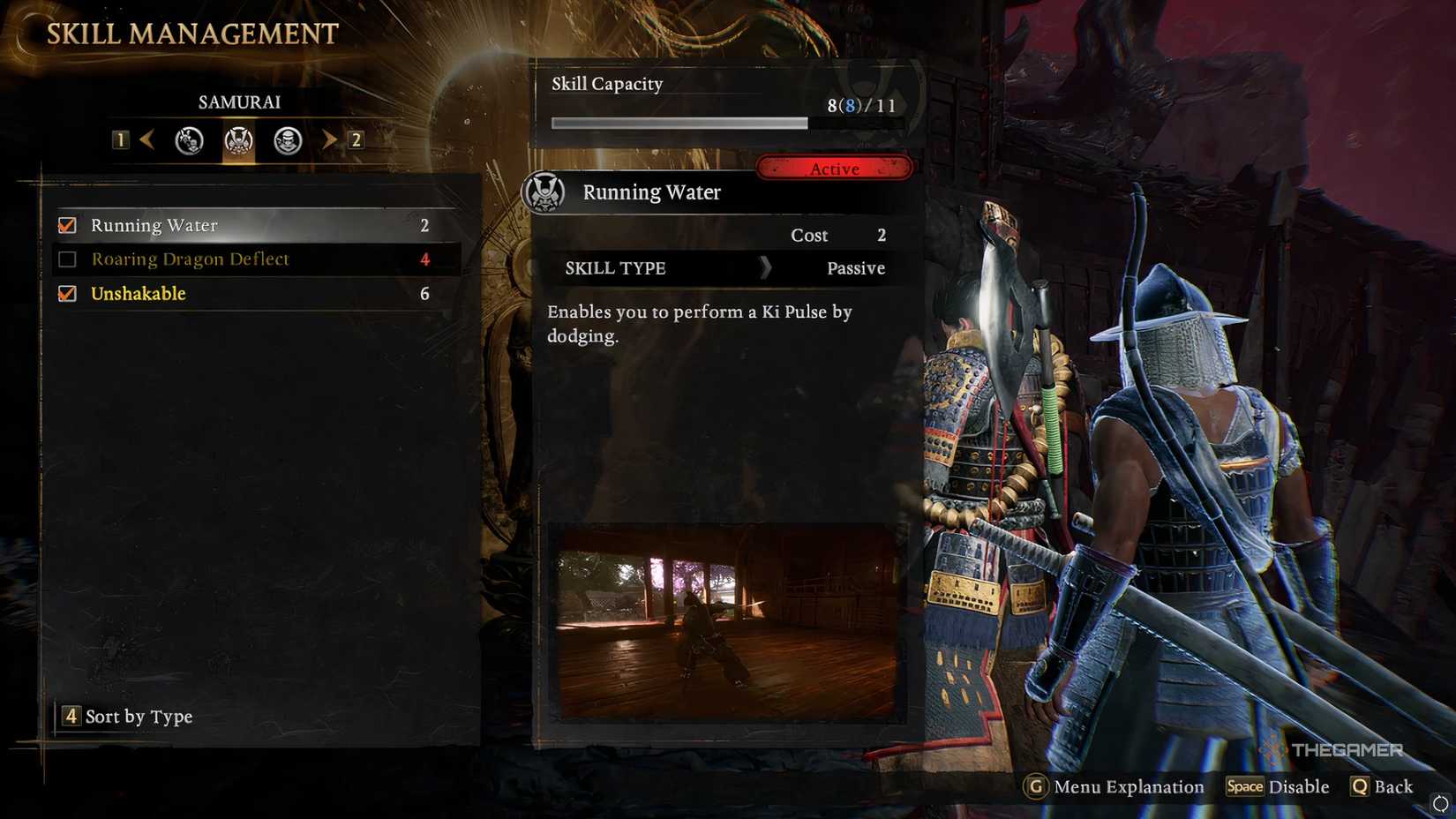The width and height of the screenshot is (1456, 819).
Task: Select the rightmost hooded-figure skill category icon
Action: tap(285, 140)
